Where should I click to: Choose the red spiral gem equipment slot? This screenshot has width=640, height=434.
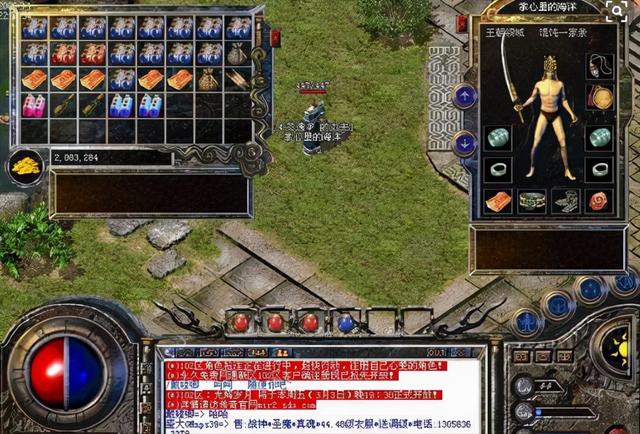pos(600,200)
